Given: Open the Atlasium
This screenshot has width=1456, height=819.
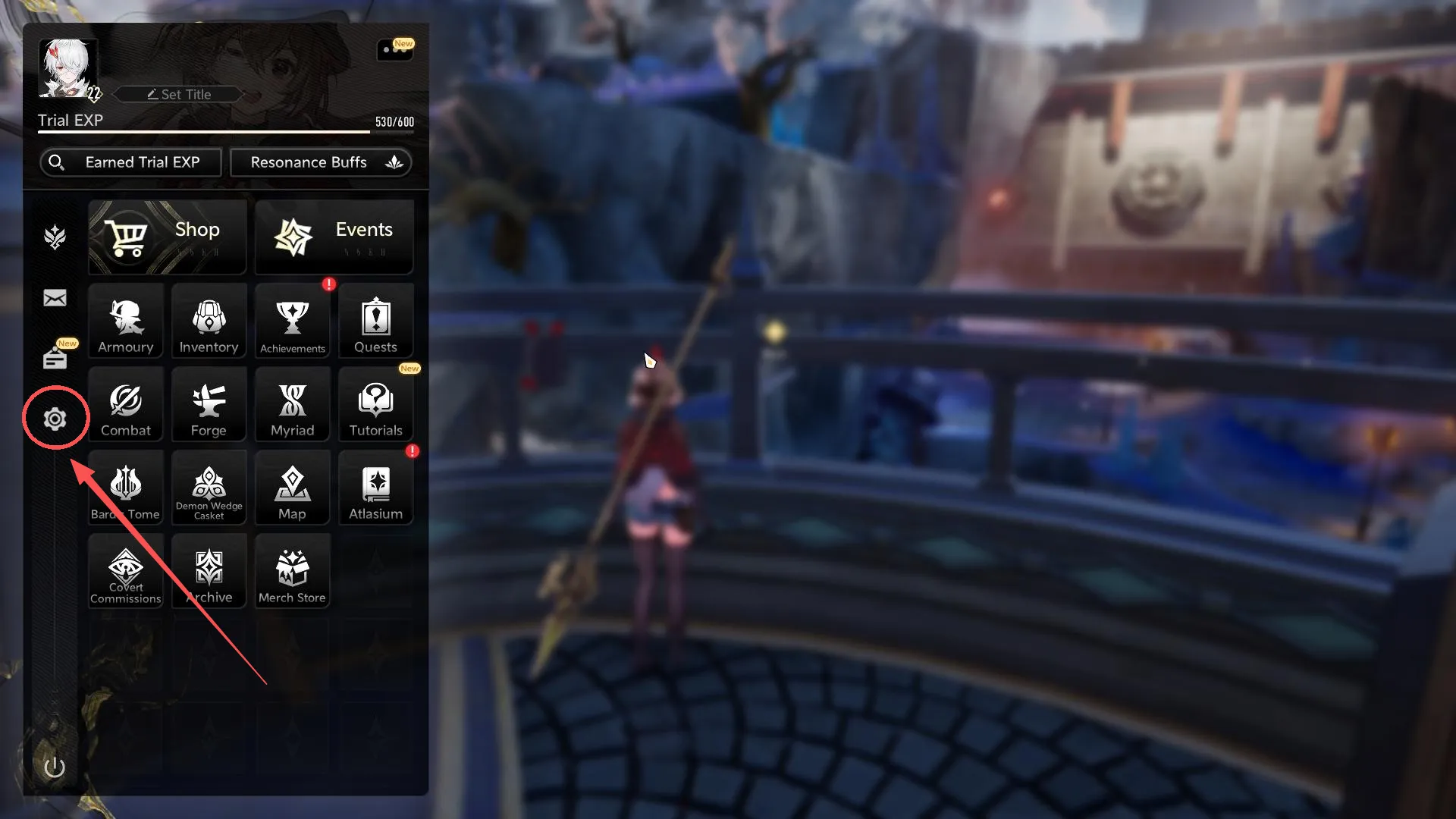Looking at the screenshot, I should pos(376,488).
